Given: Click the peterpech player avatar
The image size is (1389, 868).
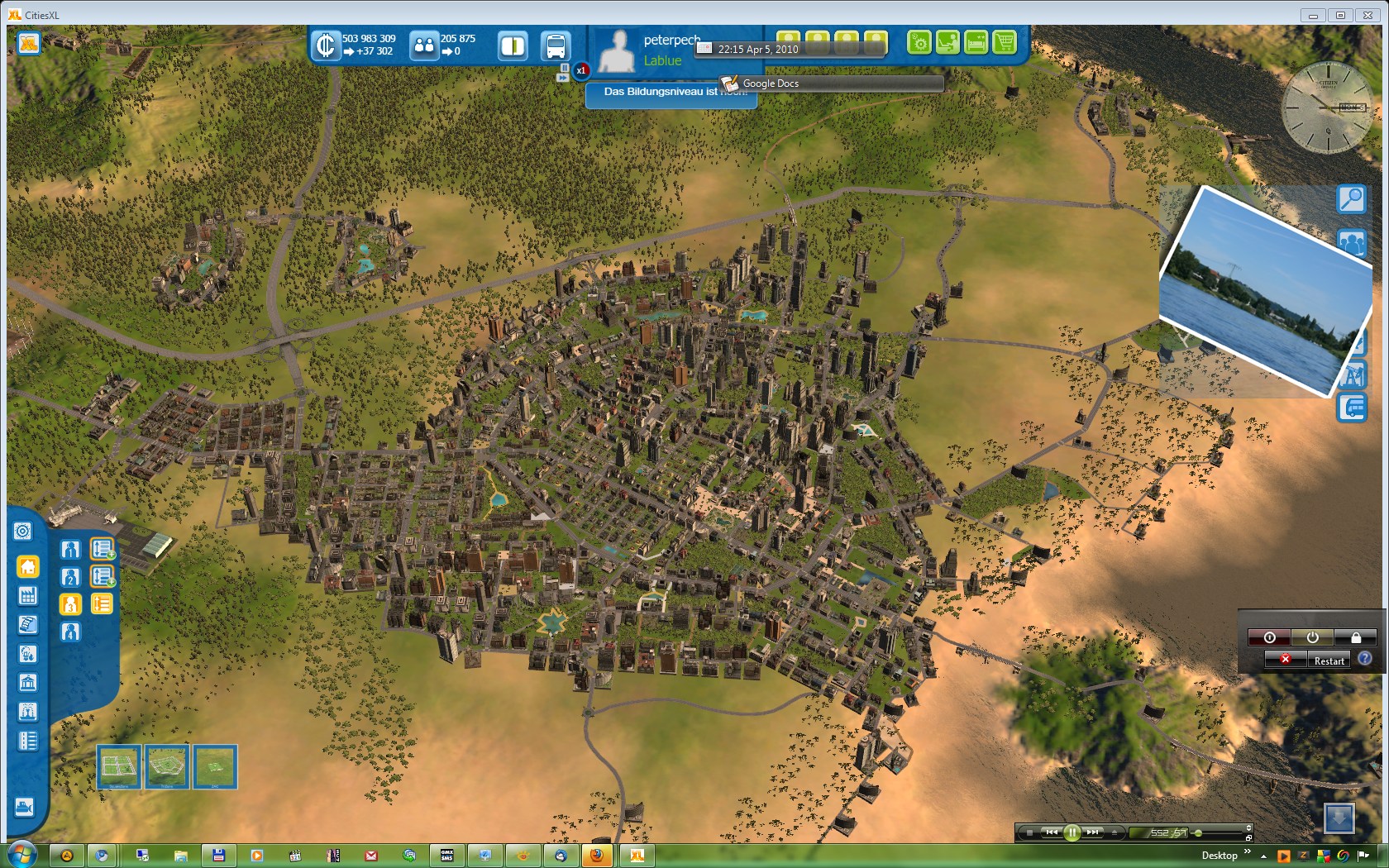Looking at the screenshot, I should point(616,51).
